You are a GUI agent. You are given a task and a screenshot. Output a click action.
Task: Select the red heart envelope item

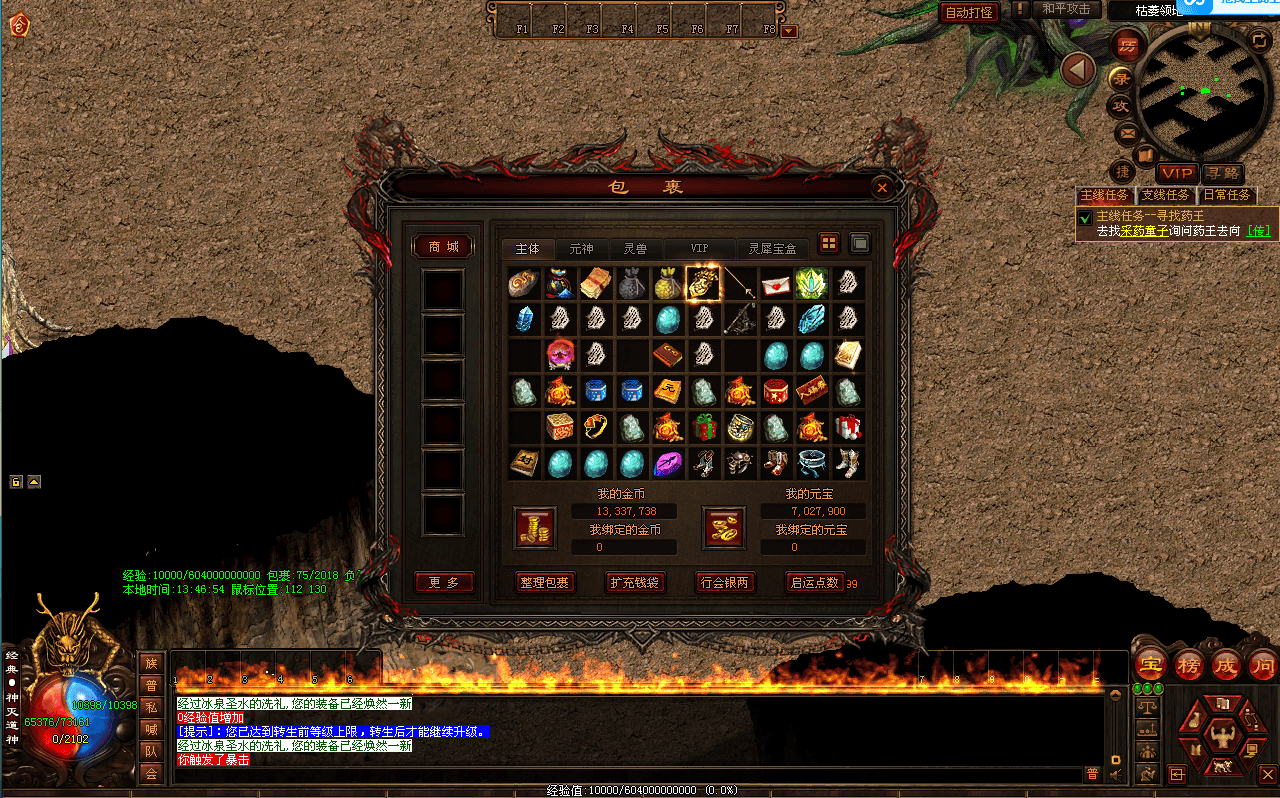coord(776,284)
